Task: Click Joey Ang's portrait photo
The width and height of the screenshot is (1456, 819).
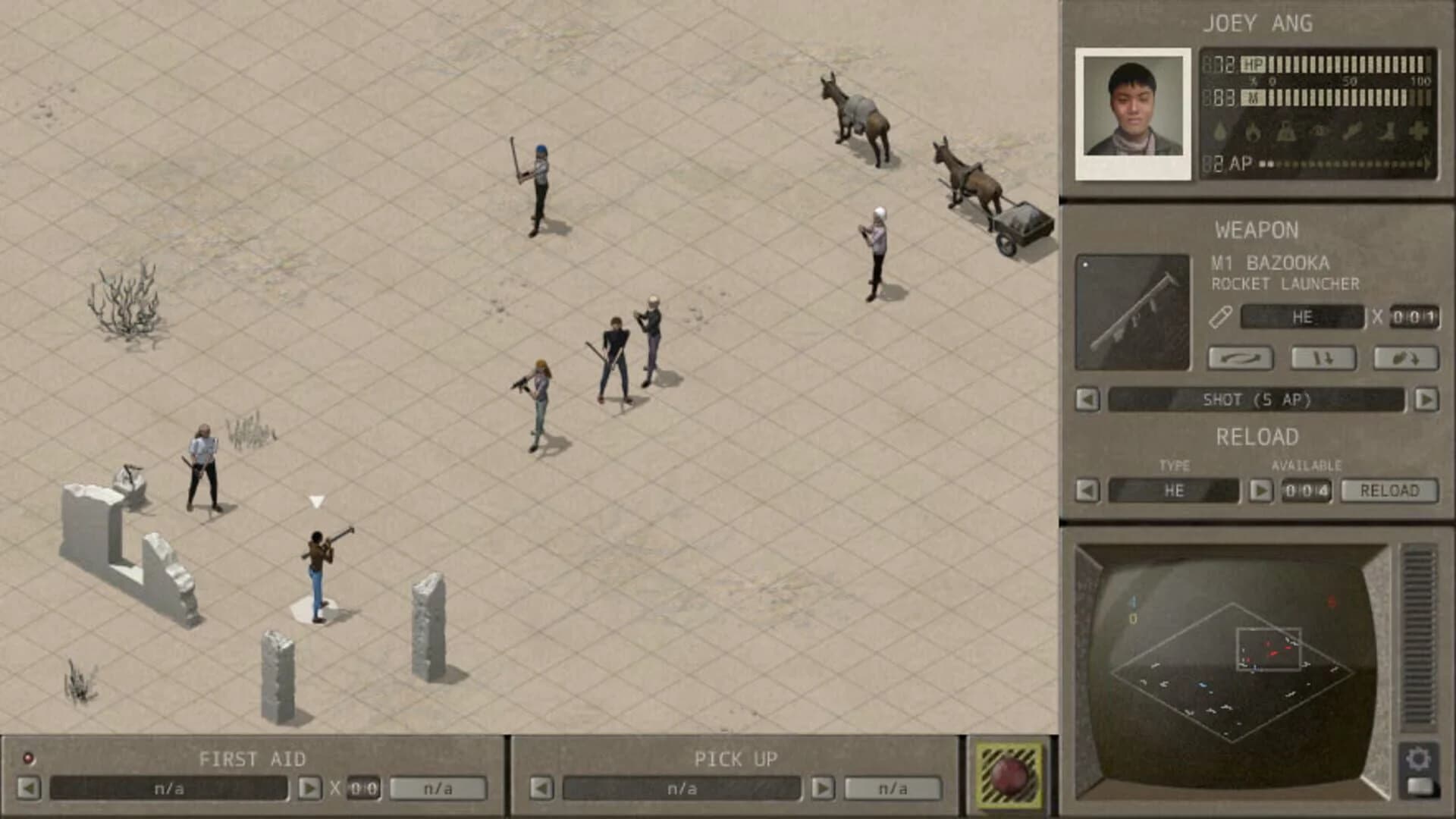Action: point(1131,112)
